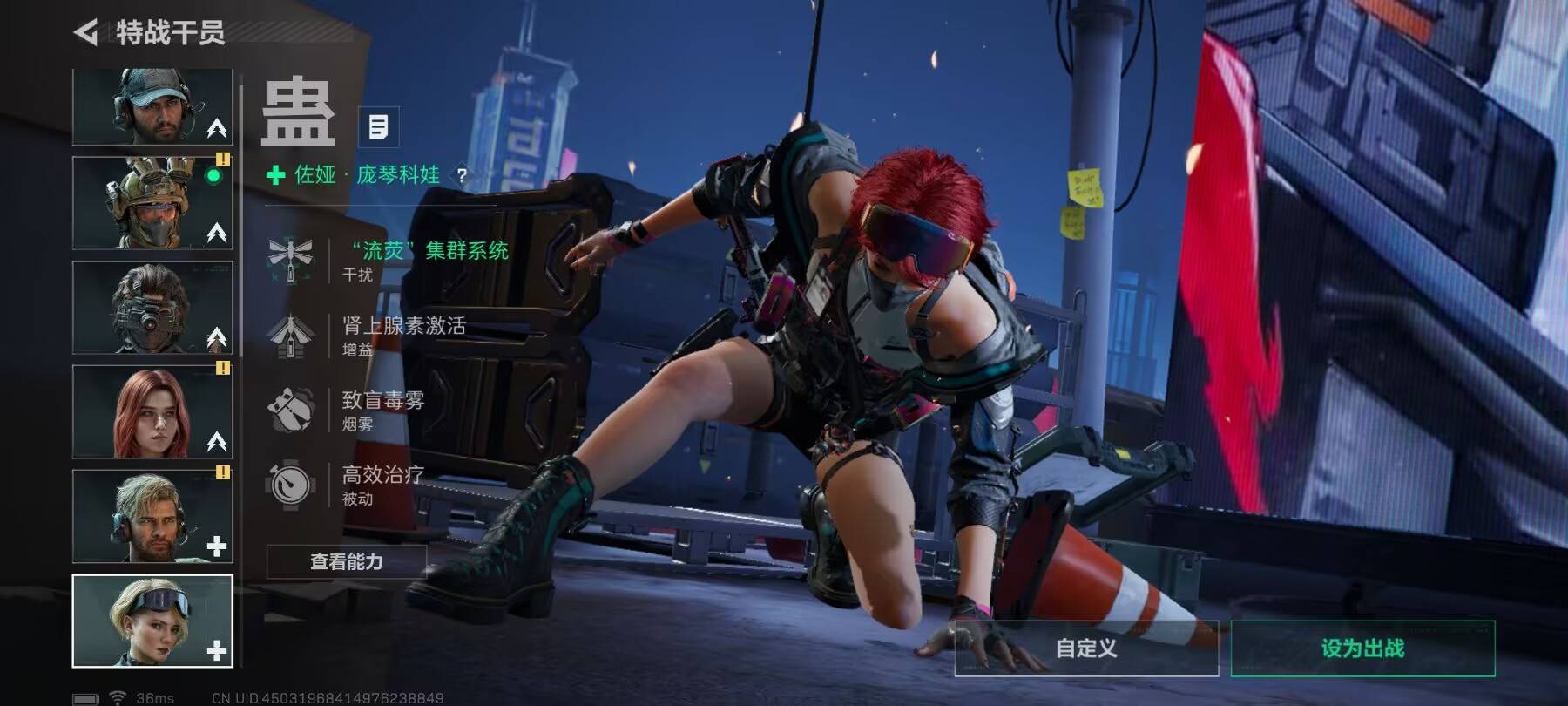Show the help tooltip next to 佐娅·庞琴科娃

pos(462,176)
